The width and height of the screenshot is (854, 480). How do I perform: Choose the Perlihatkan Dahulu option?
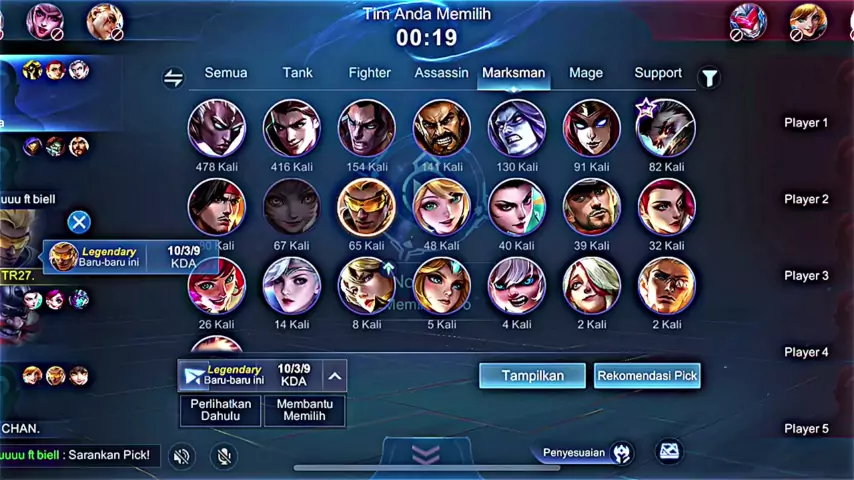coord(220,410)
